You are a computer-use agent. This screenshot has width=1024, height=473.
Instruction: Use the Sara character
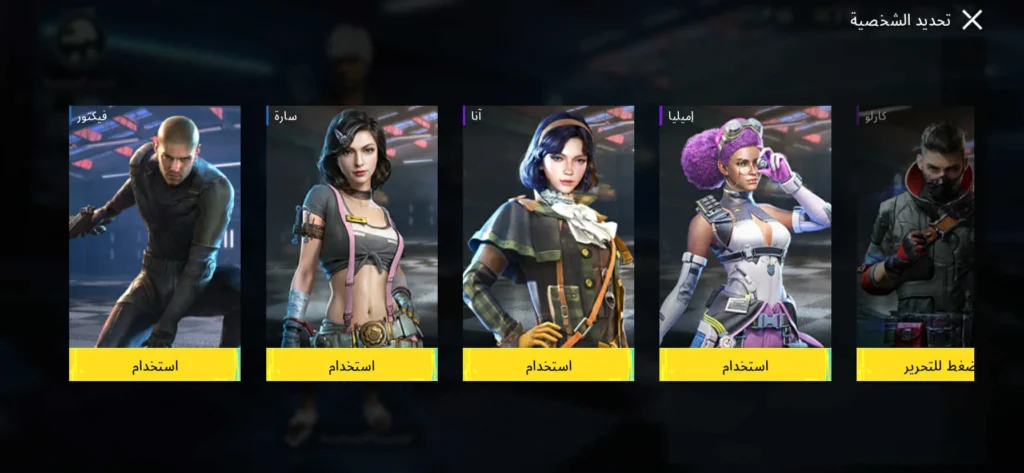click(x=351, y=365)
